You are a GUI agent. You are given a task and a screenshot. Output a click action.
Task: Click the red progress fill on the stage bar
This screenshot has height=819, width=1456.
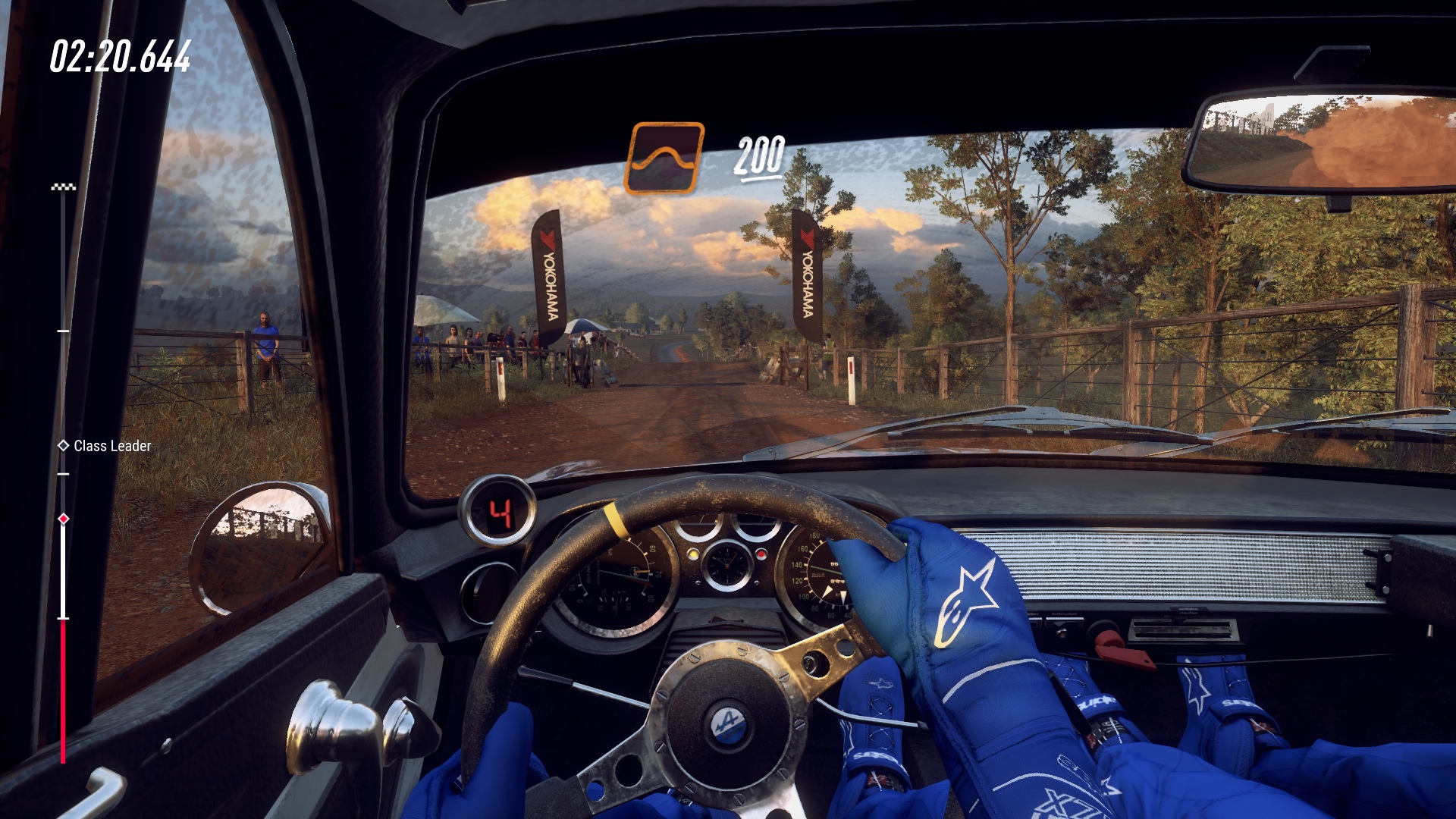pyautogui.click(x=62, y=690)
